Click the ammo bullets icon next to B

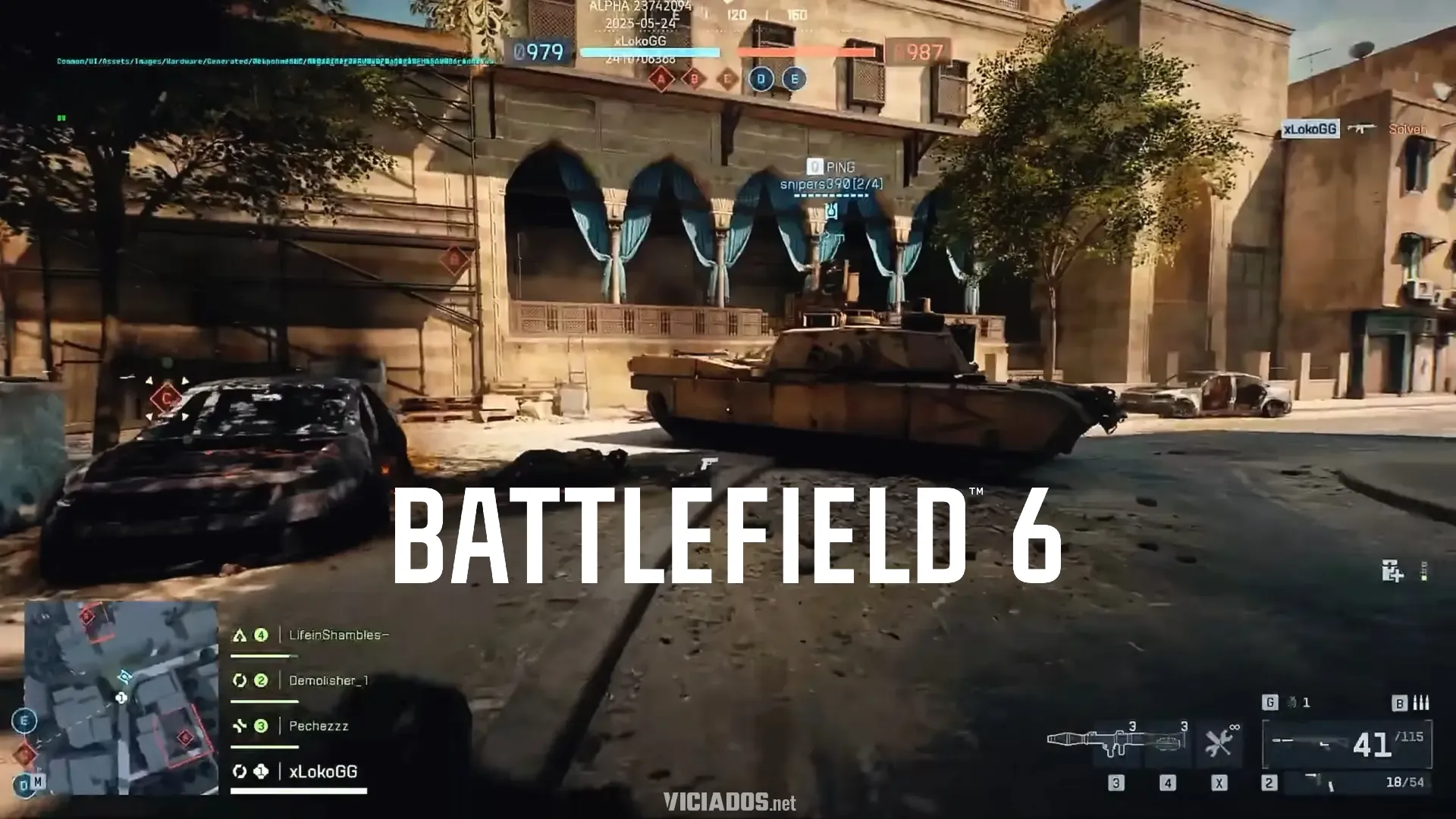[1420, 703]
